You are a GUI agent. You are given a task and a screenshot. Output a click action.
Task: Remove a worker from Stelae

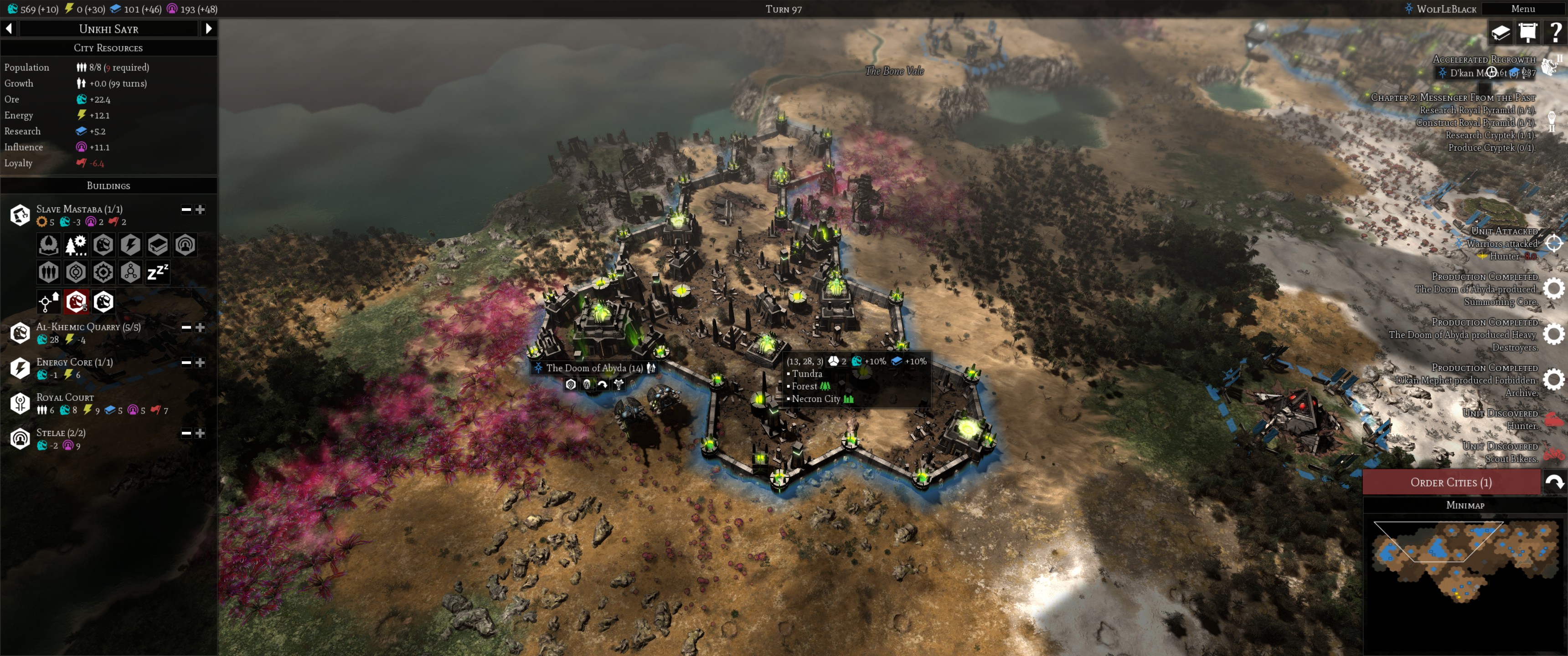coord(186,433)
